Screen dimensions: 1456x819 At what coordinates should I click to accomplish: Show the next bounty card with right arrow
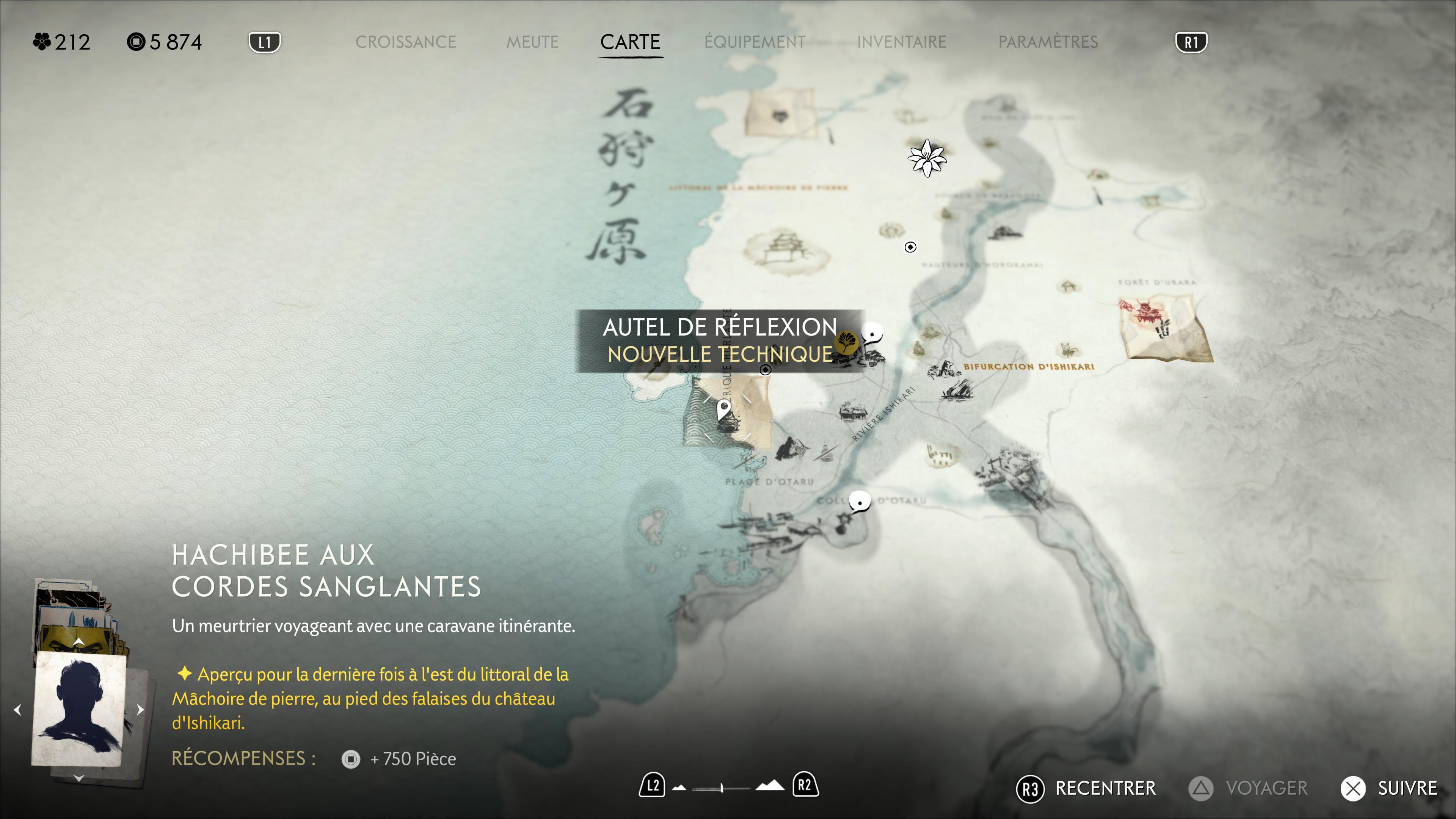[140, 709]
